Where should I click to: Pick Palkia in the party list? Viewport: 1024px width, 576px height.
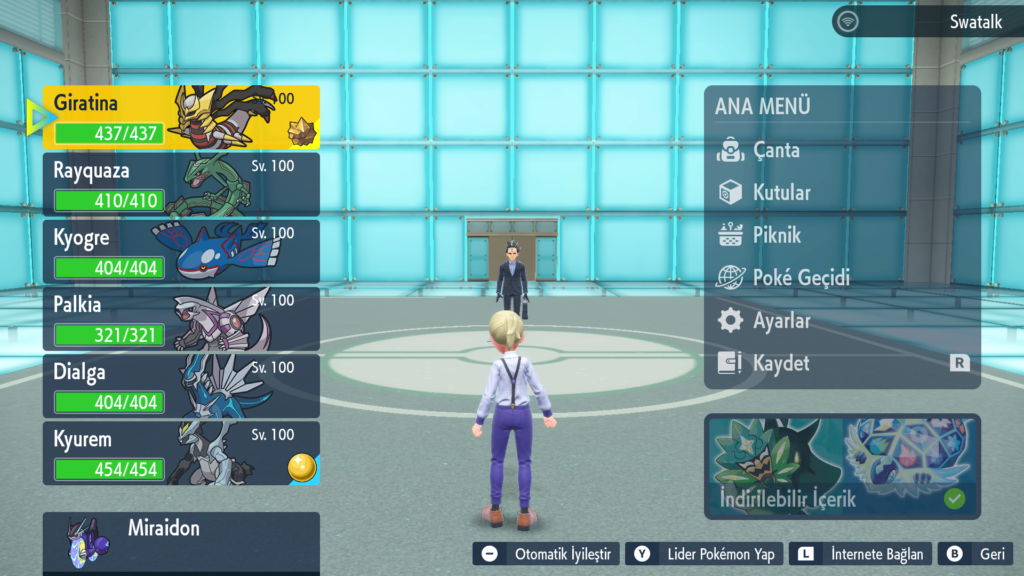point(181,318)
